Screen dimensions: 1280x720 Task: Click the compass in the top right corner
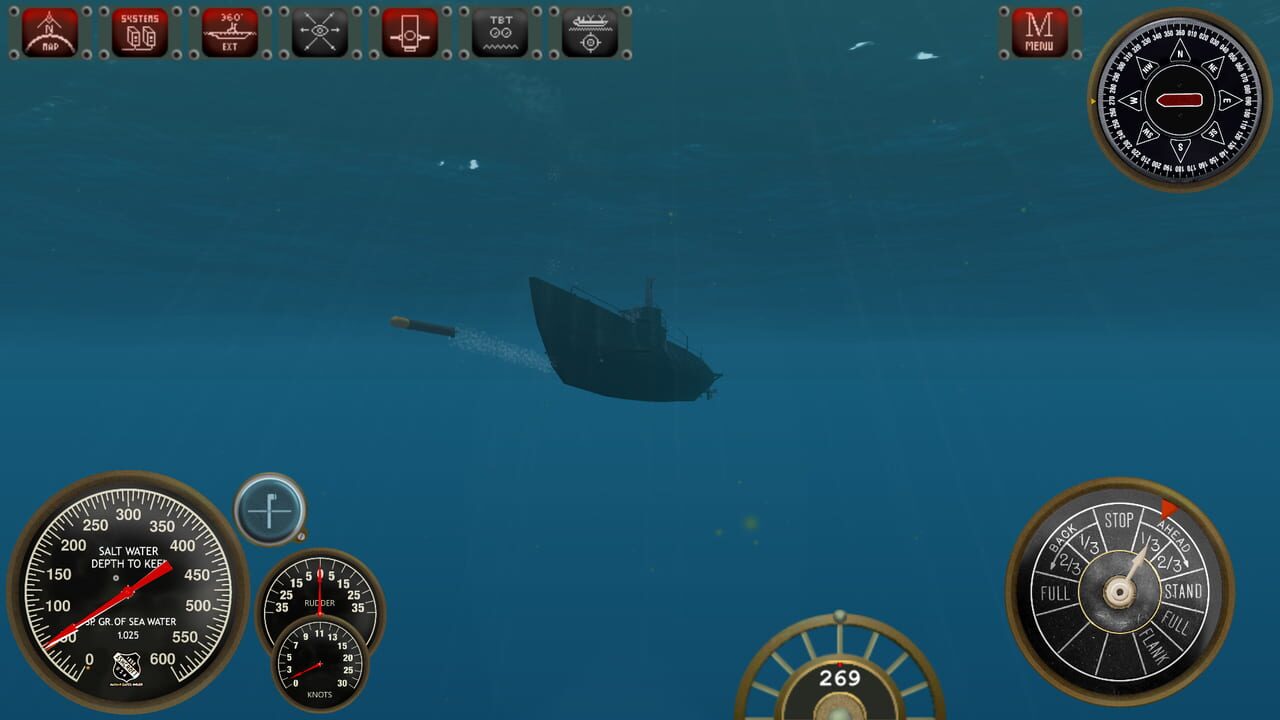(x=1178, y=100)
